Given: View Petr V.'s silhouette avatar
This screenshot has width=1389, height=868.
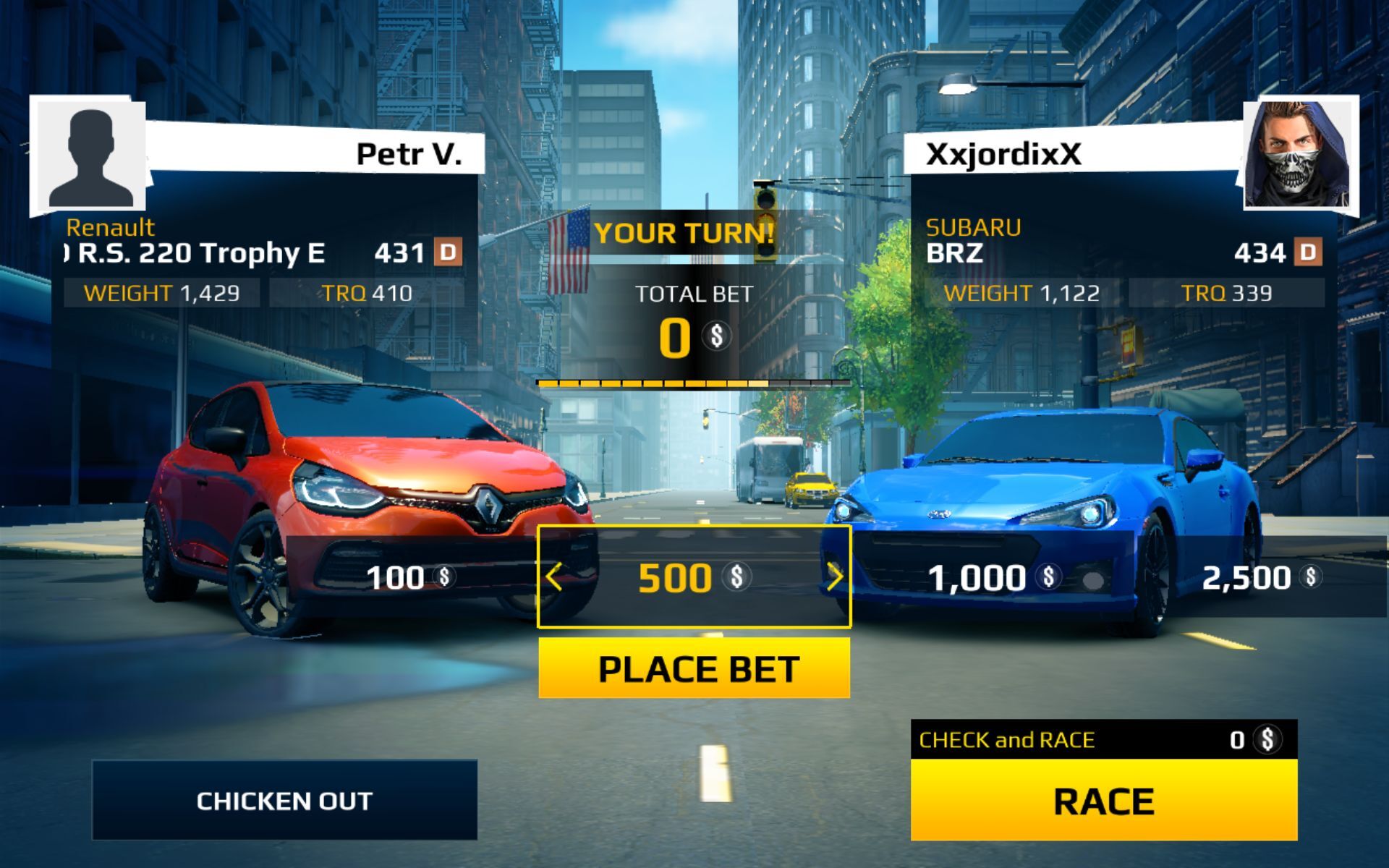Looking at the screenshot, I should 90,158.
